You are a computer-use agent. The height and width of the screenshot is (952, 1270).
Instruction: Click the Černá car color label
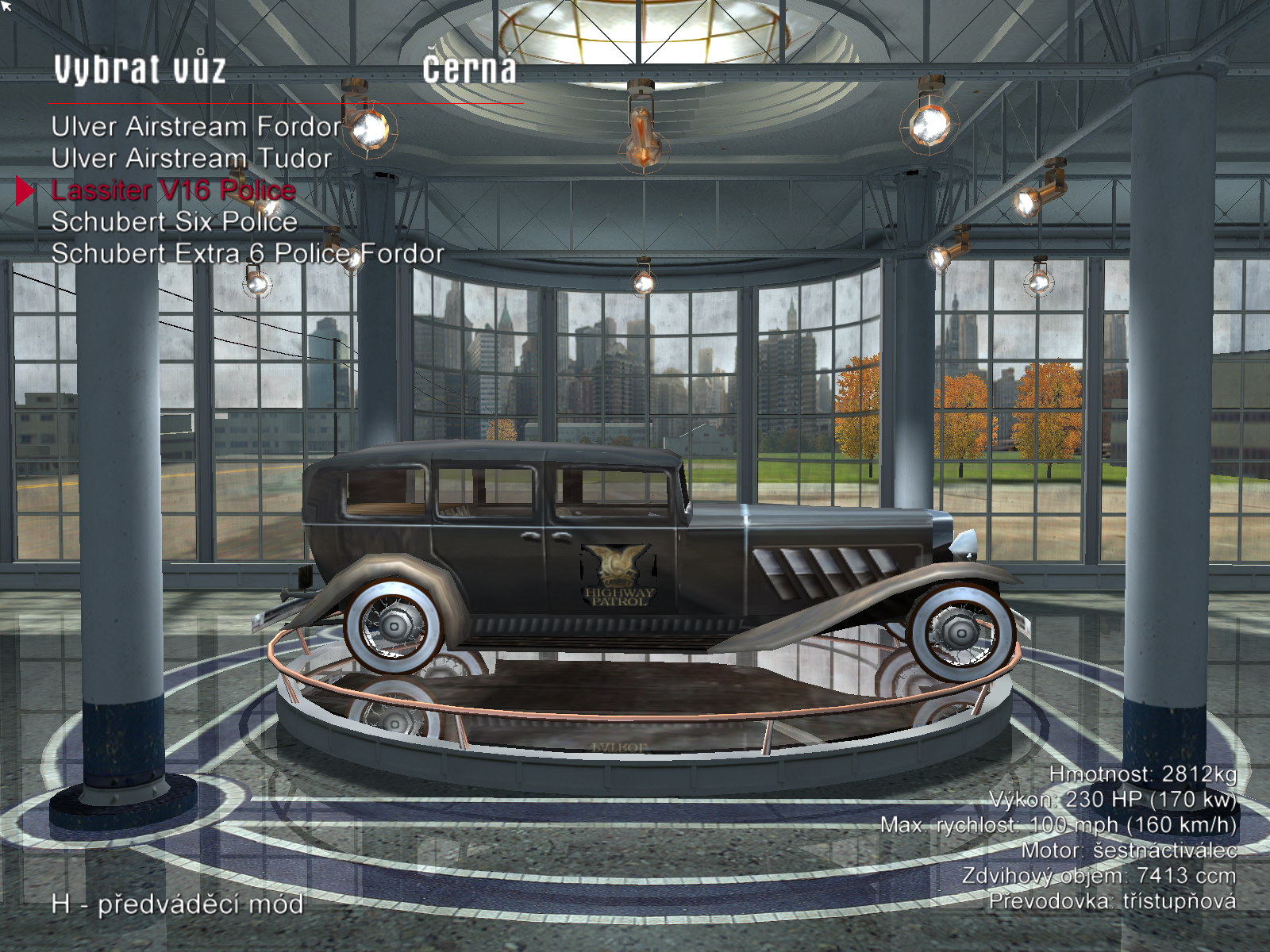coord(469,70)
